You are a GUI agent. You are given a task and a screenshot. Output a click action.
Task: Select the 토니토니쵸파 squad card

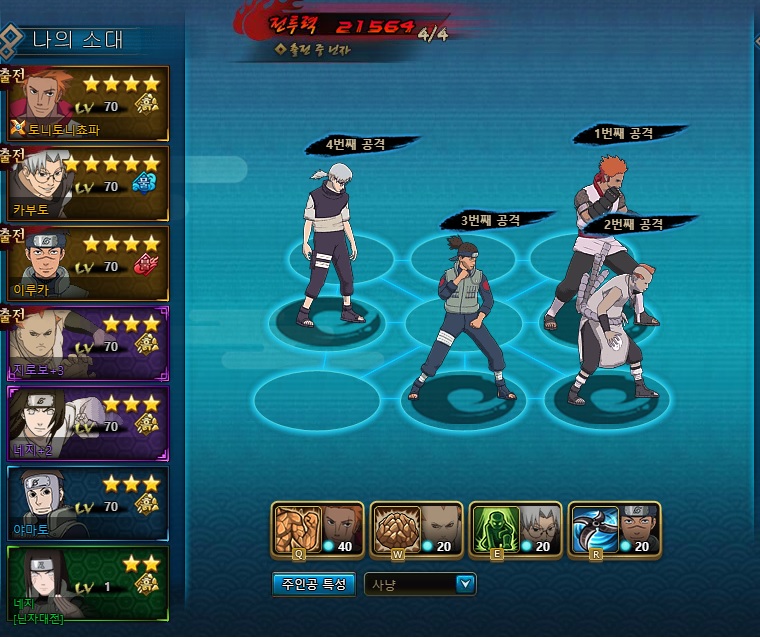(85, 103)
